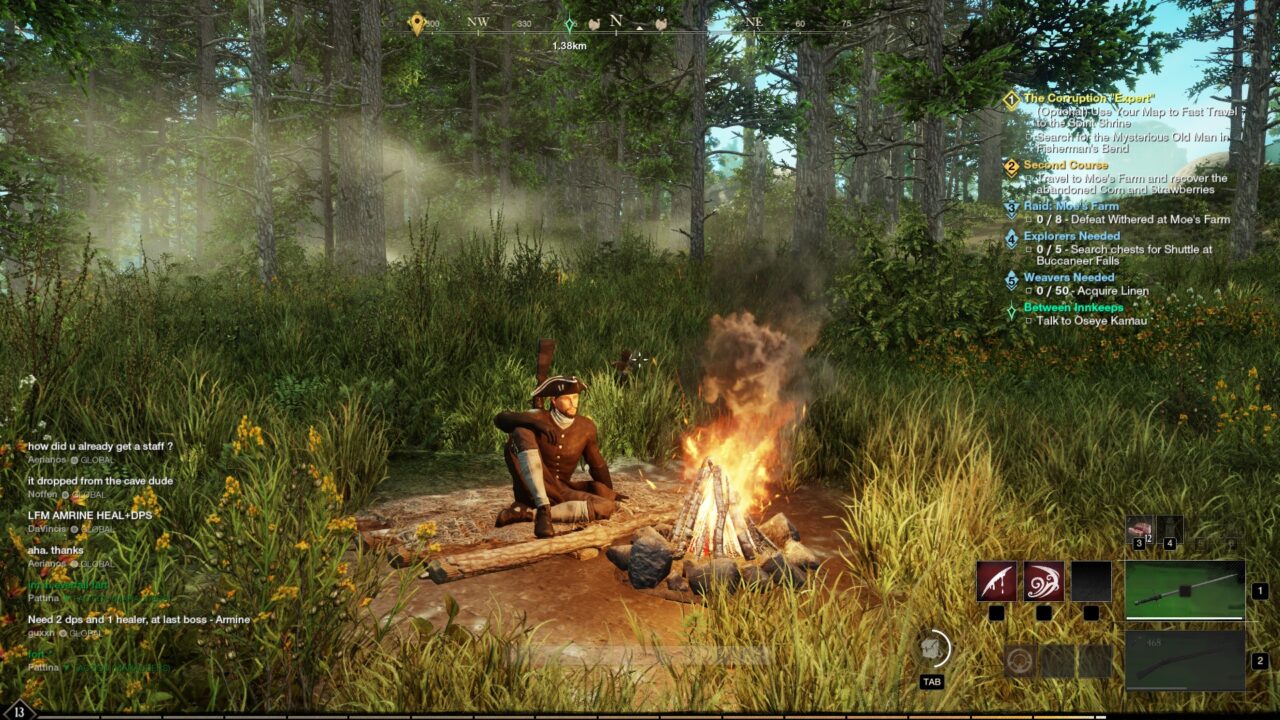Use the raw meat consumable in slot 3

coord(1139,529)
